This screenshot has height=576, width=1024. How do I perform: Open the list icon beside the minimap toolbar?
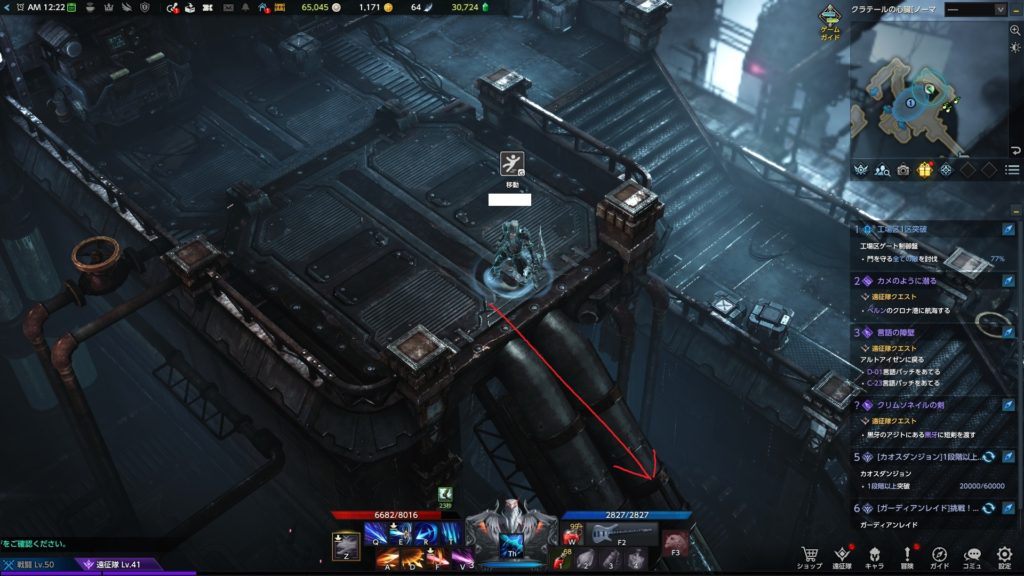(x=1012, y=170)
